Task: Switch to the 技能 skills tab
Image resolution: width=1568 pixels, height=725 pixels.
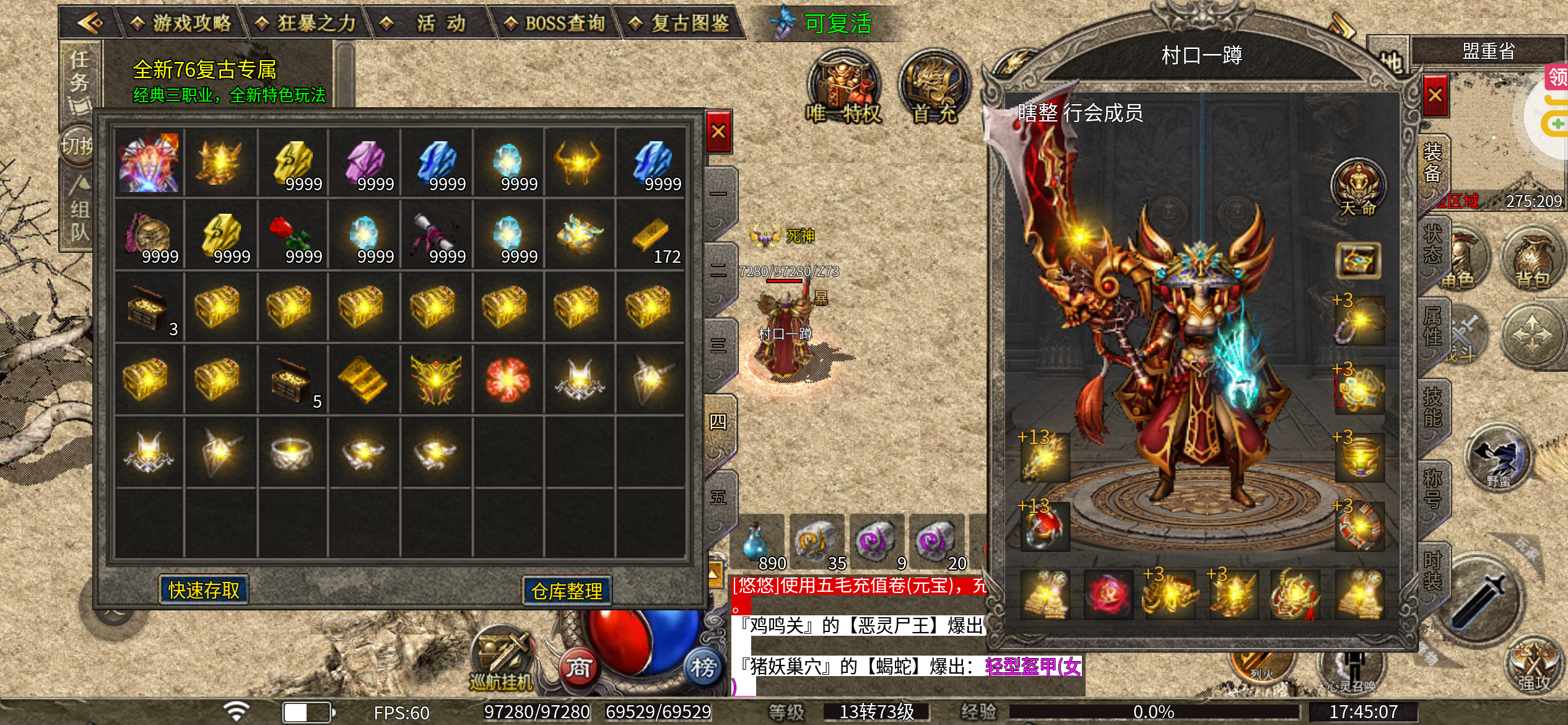Action: pos(1432,406)
